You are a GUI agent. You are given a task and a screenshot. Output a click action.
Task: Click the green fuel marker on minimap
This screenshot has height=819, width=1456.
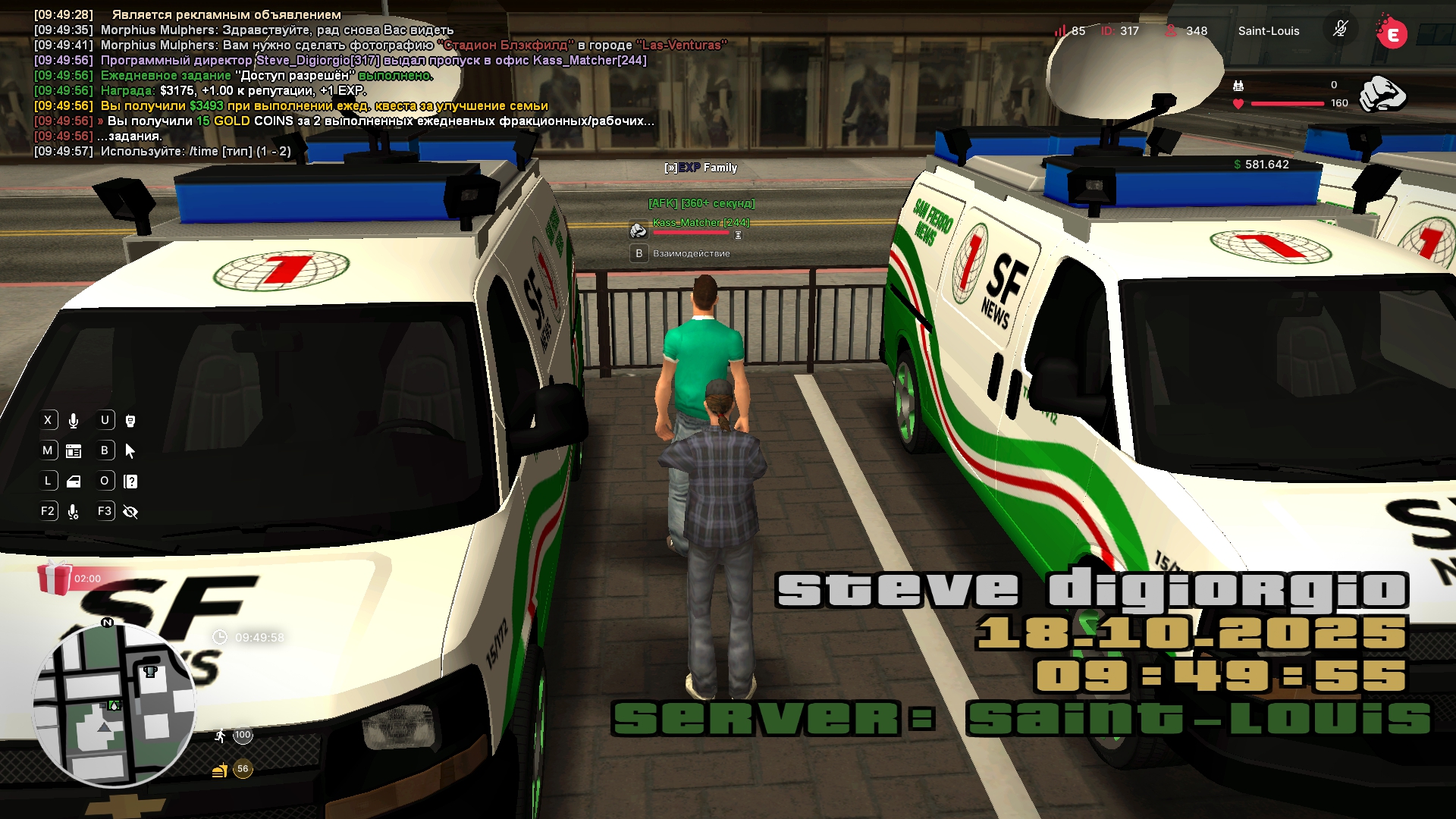(x=115, y=705)
